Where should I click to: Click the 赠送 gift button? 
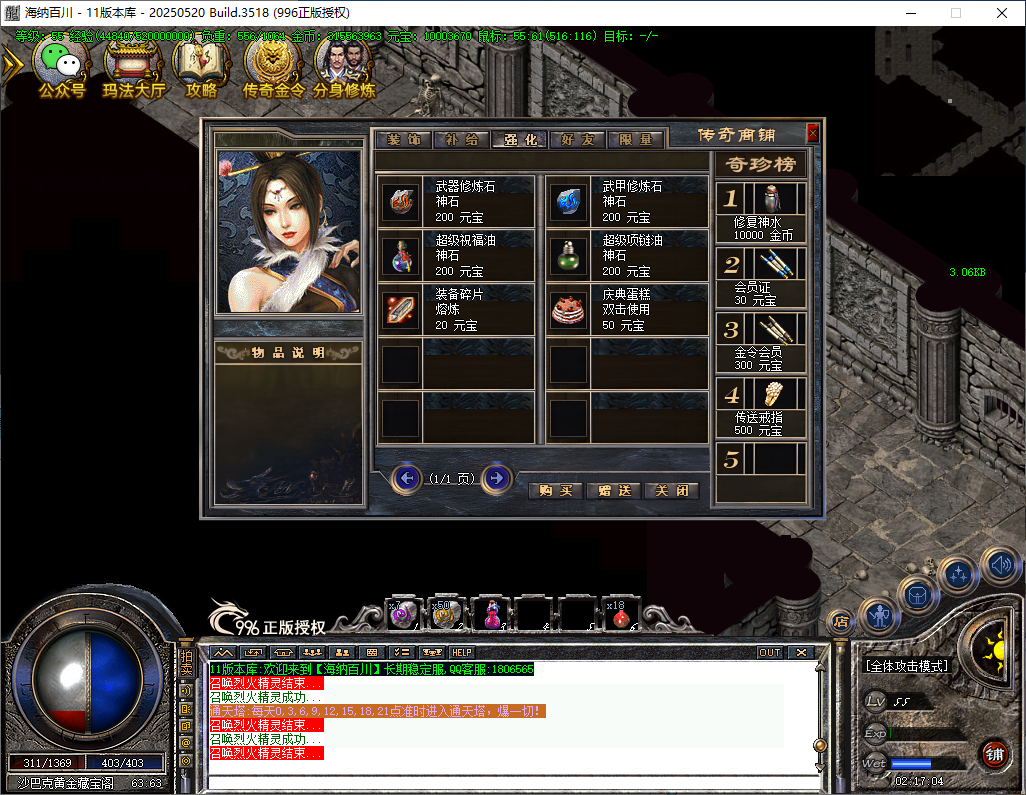tap(614, 491)
